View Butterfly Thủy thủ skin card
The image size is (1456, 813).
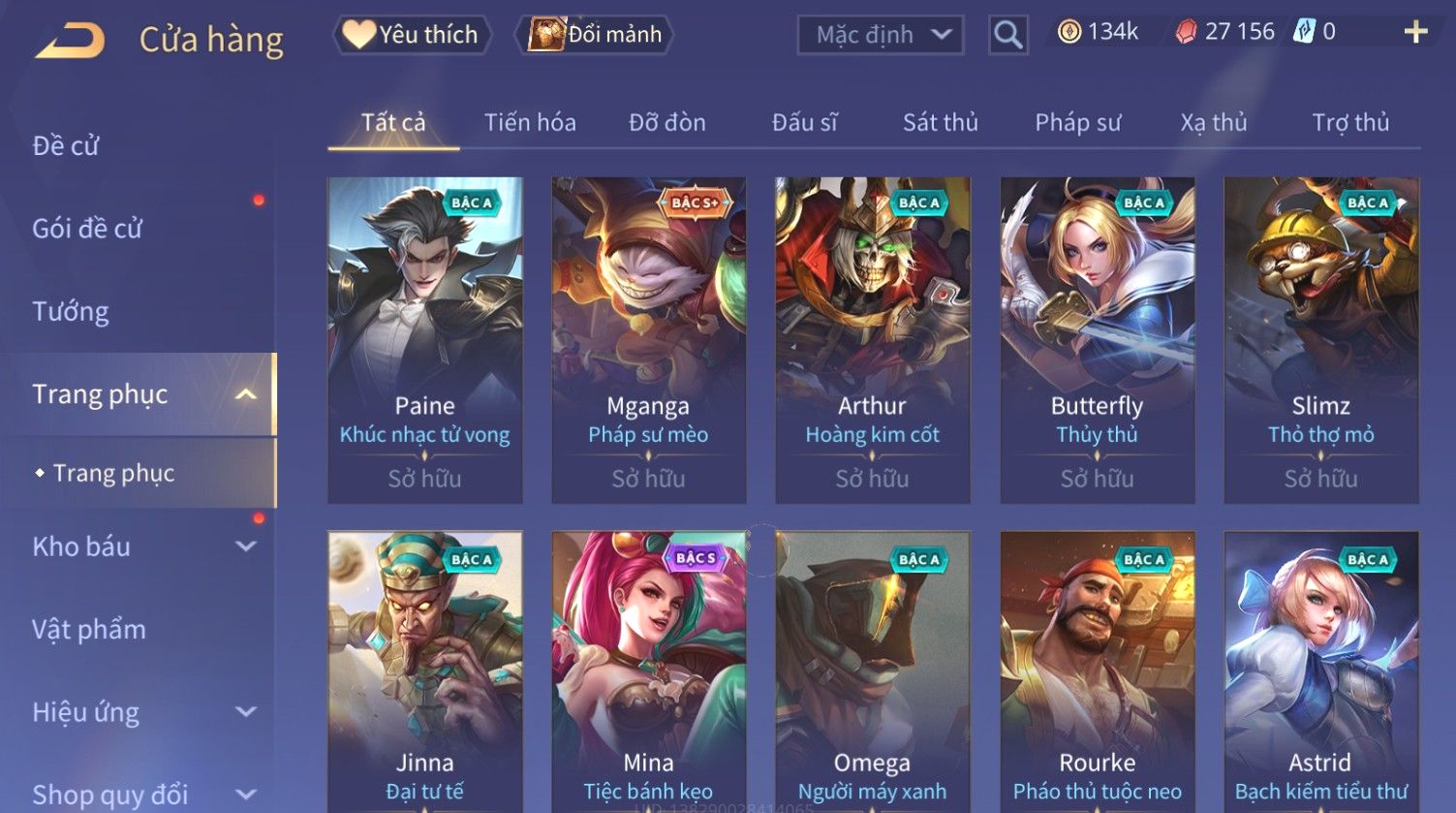tap(1097, 339)
